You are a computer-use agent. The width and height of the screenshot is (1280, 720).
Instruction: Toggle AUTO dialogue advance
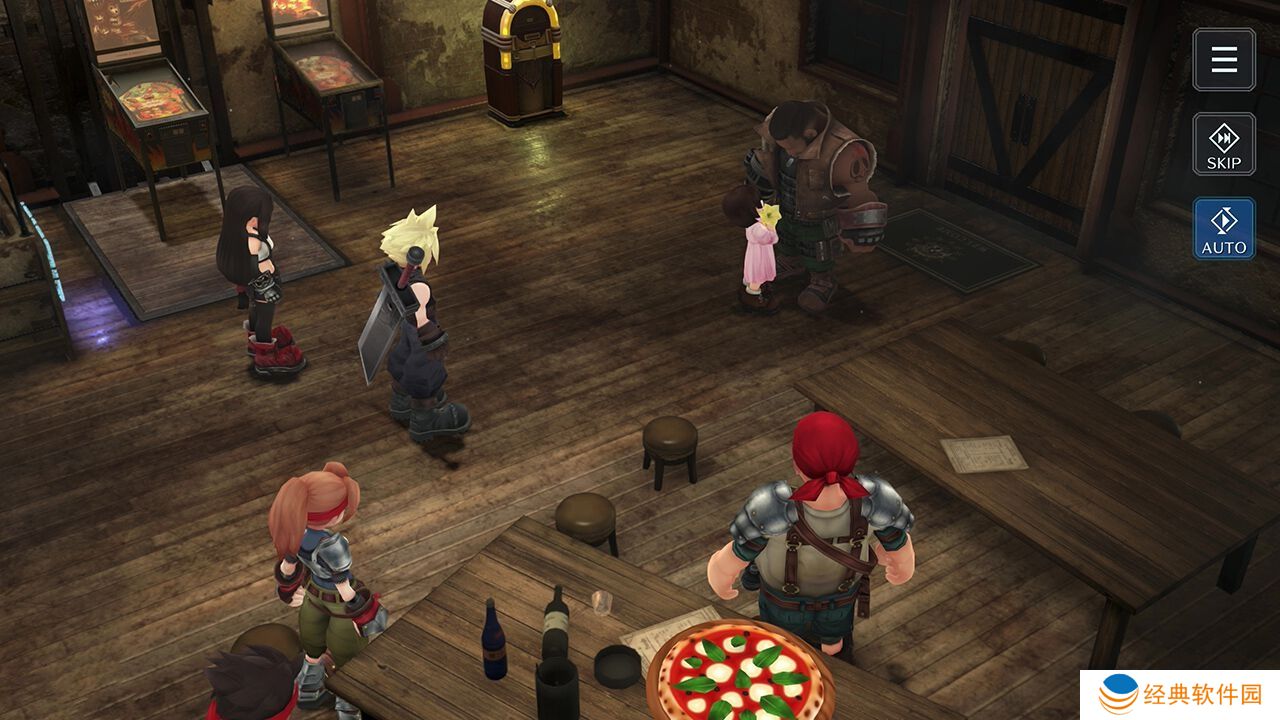[1224, 228]
